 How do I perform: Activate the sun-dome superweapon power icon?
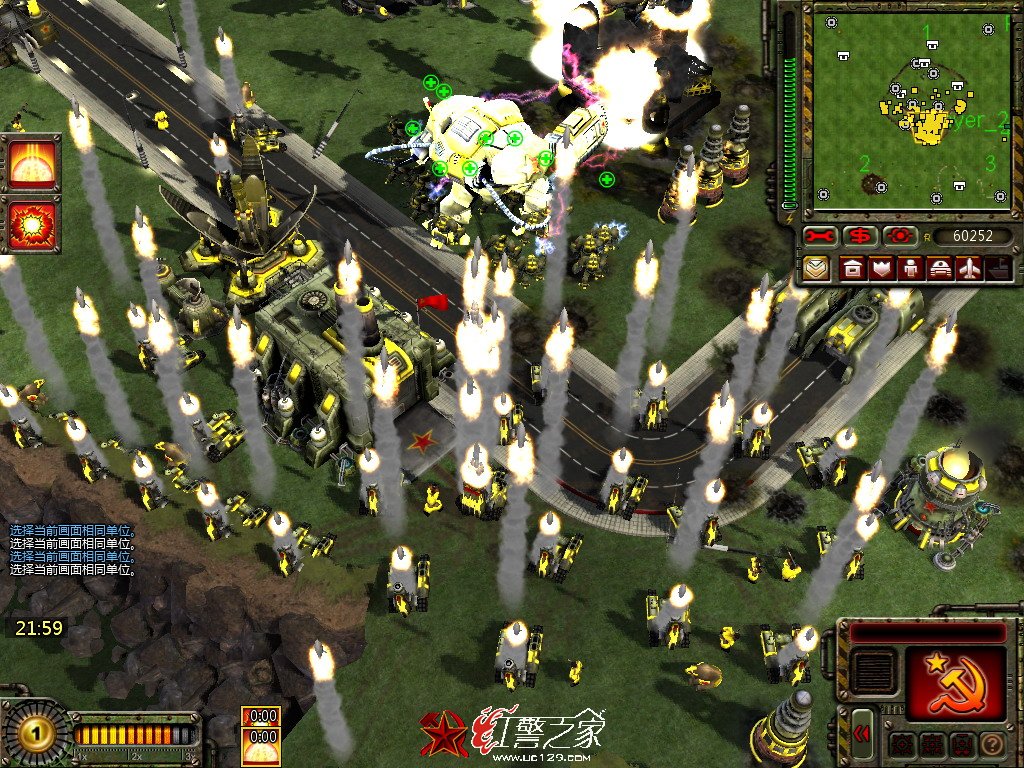click(34, 165)
